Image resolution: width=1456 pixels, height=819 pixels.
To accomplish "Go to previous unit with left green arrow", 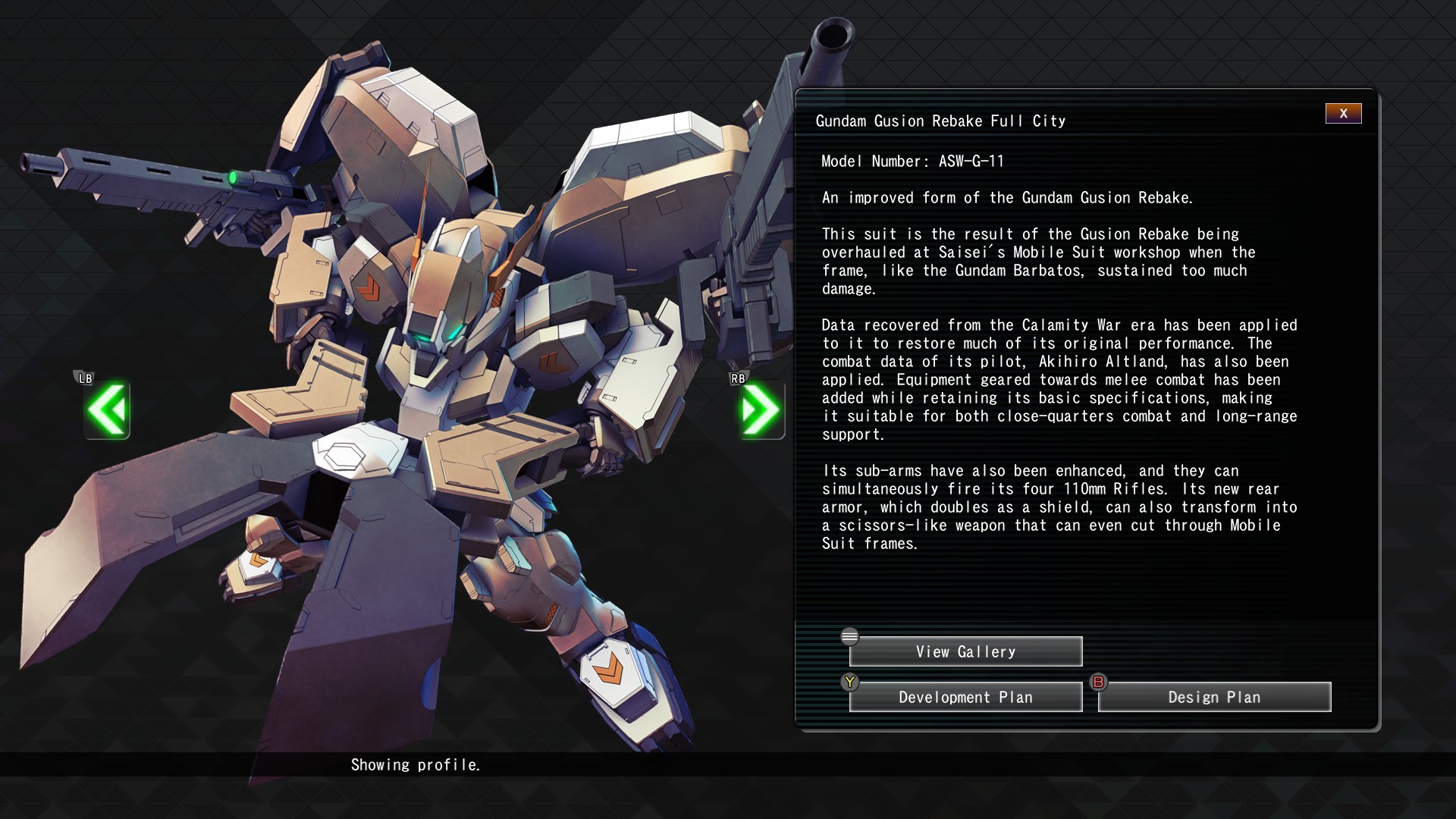I will [107, 410].
